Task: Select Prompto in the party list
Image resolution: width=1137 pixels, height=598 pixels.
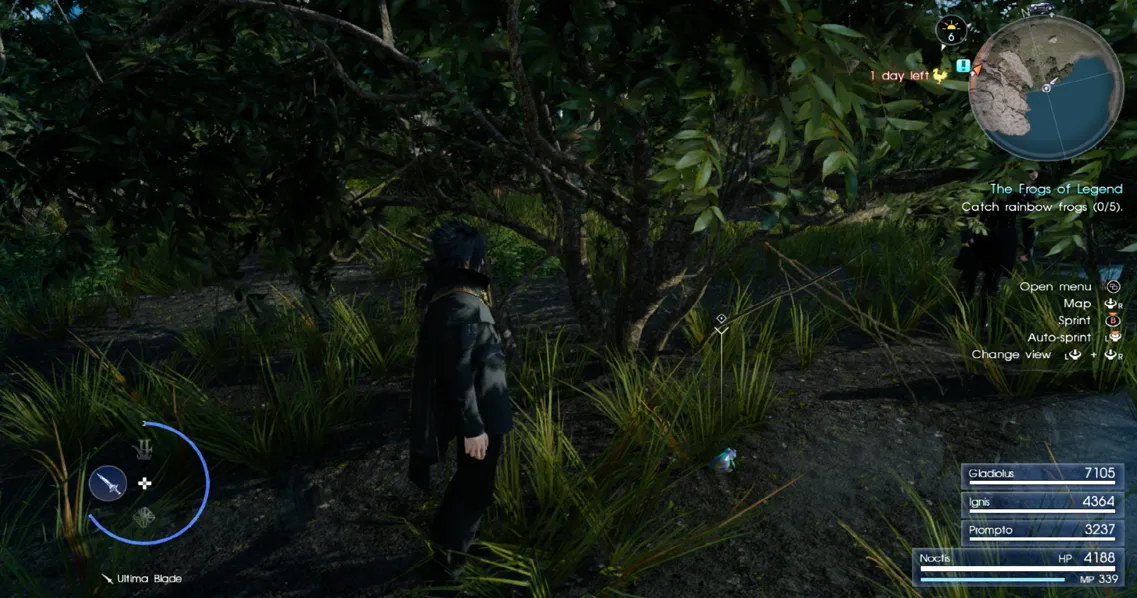Action: [x=1043, y=530]
